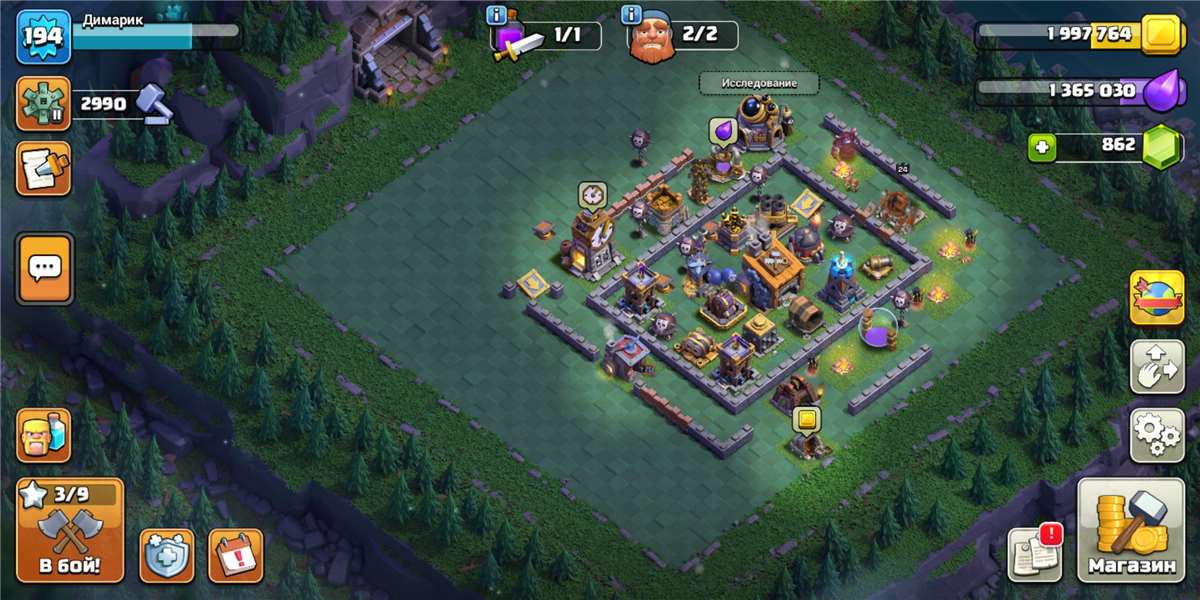Show info for the 1/1 troop counter
The image size is (1200, 600).
click(x=497, y=15)
